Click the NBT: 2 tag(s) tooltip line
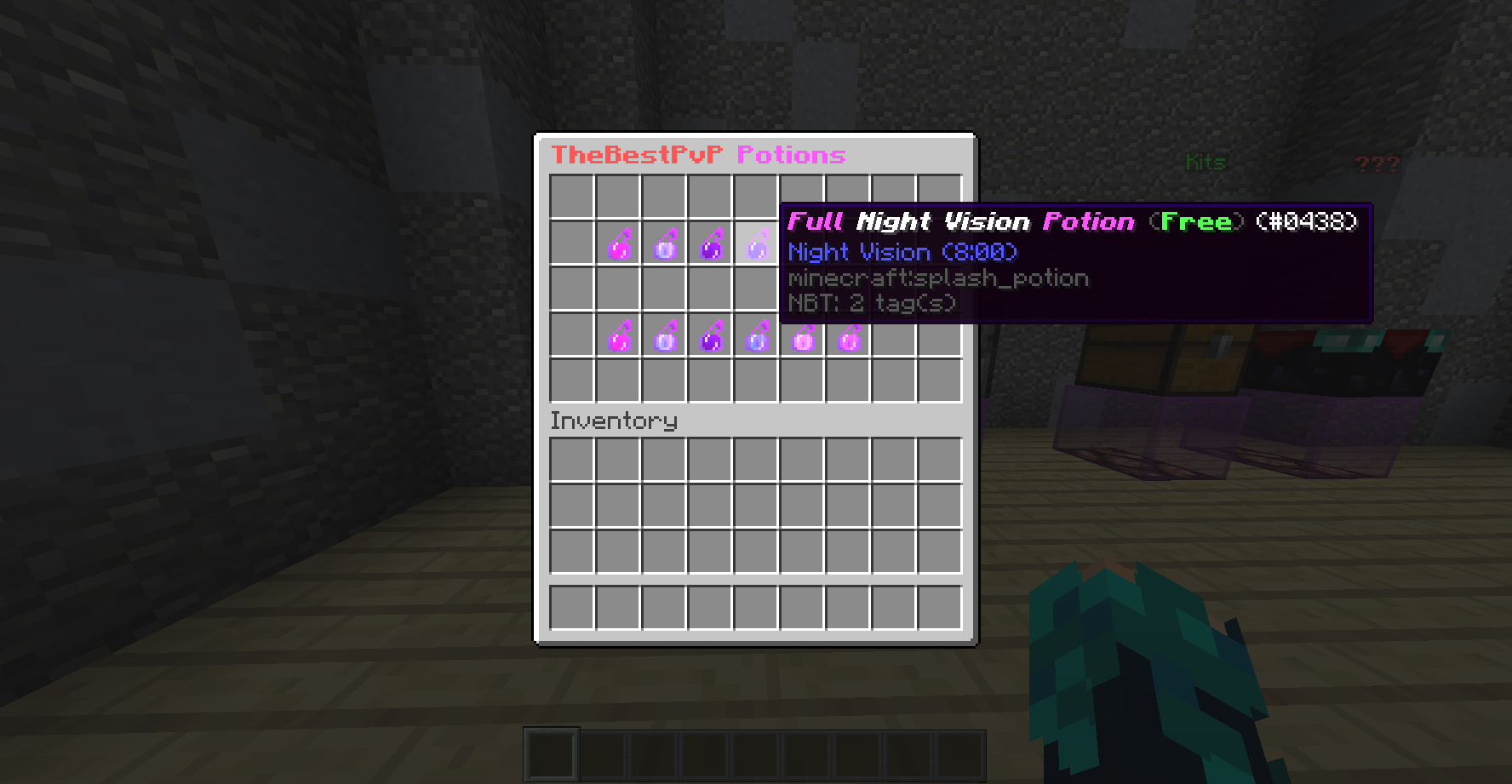Screen dimensions: 1512x784 (870, 303)
